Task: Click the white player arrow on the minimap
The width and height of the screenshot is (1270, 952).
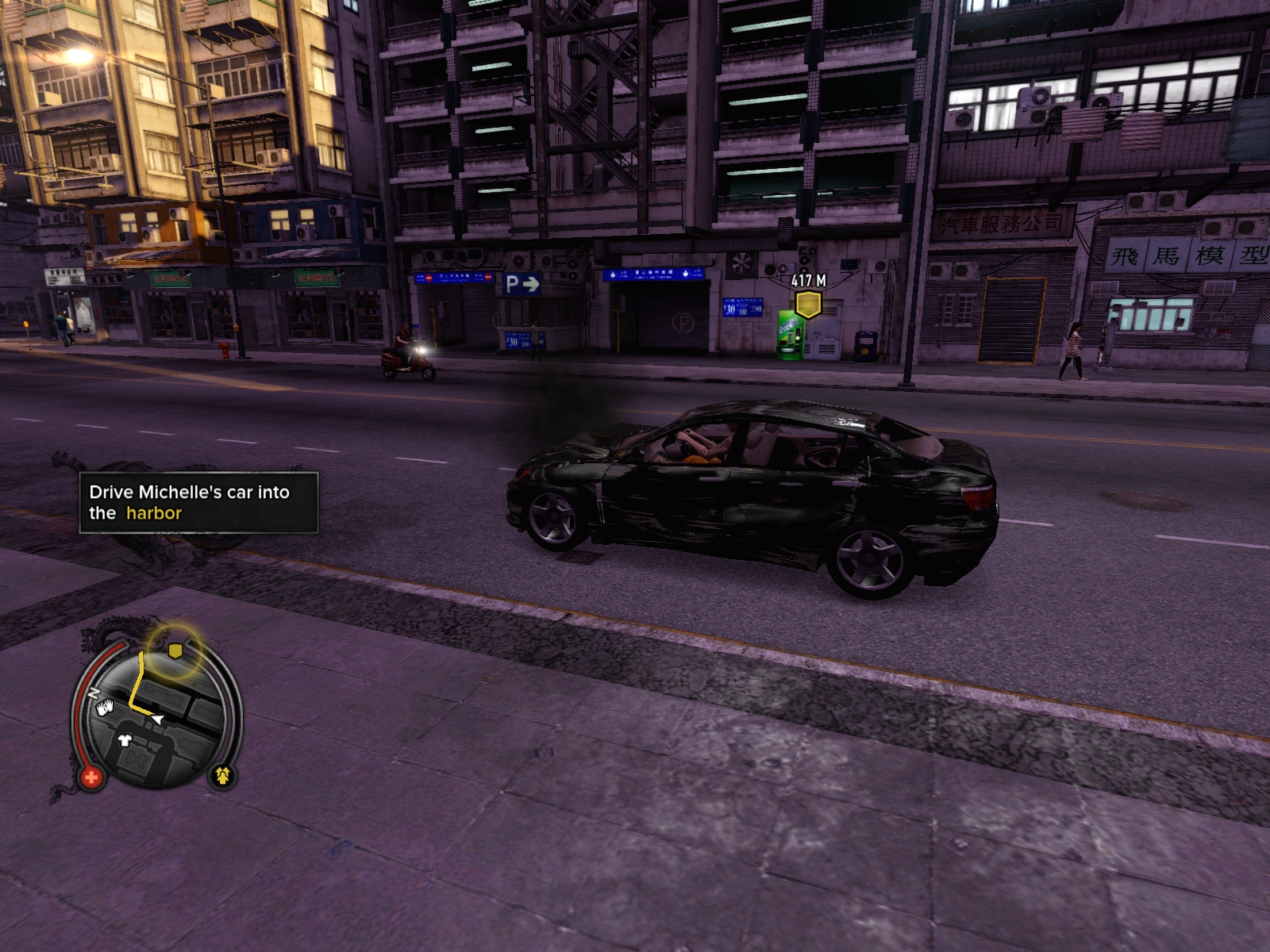Action: click(x=158, y=719)
